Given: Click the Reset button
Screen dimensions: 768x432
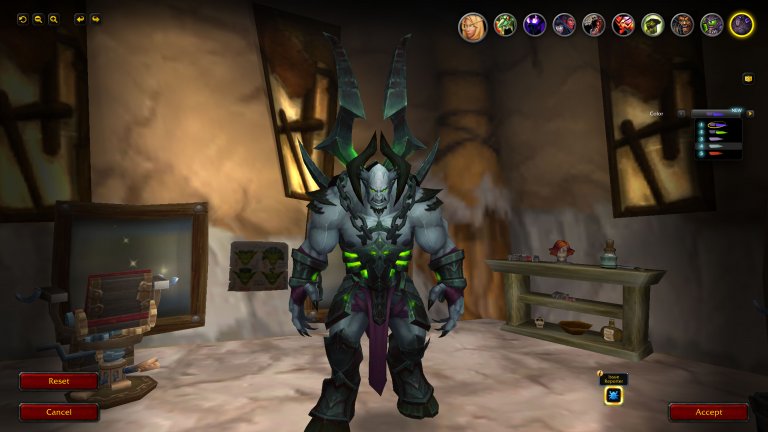Looking at the screenshot, I should [59, 381].
